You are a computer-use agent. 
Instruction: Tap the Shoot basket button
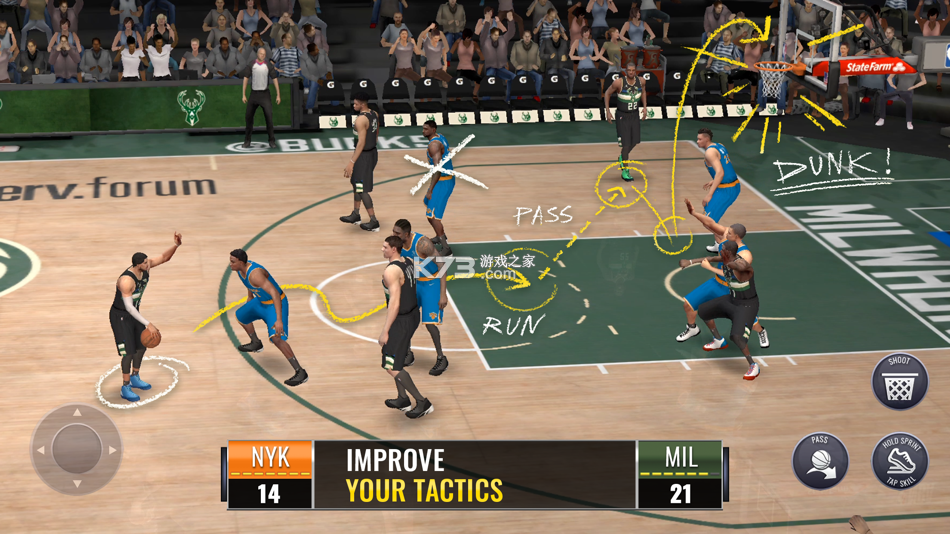click(900, 381)
